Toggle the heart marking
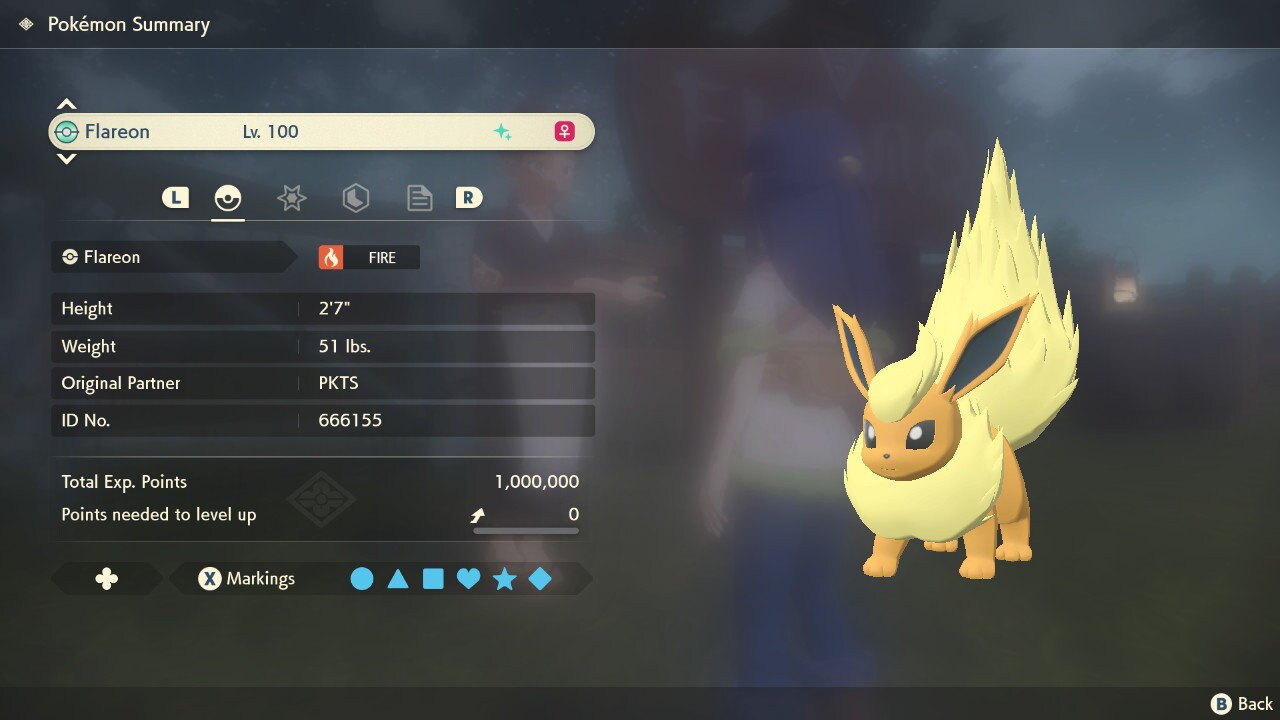1280x720 pixels. click(x=468, y=579)
